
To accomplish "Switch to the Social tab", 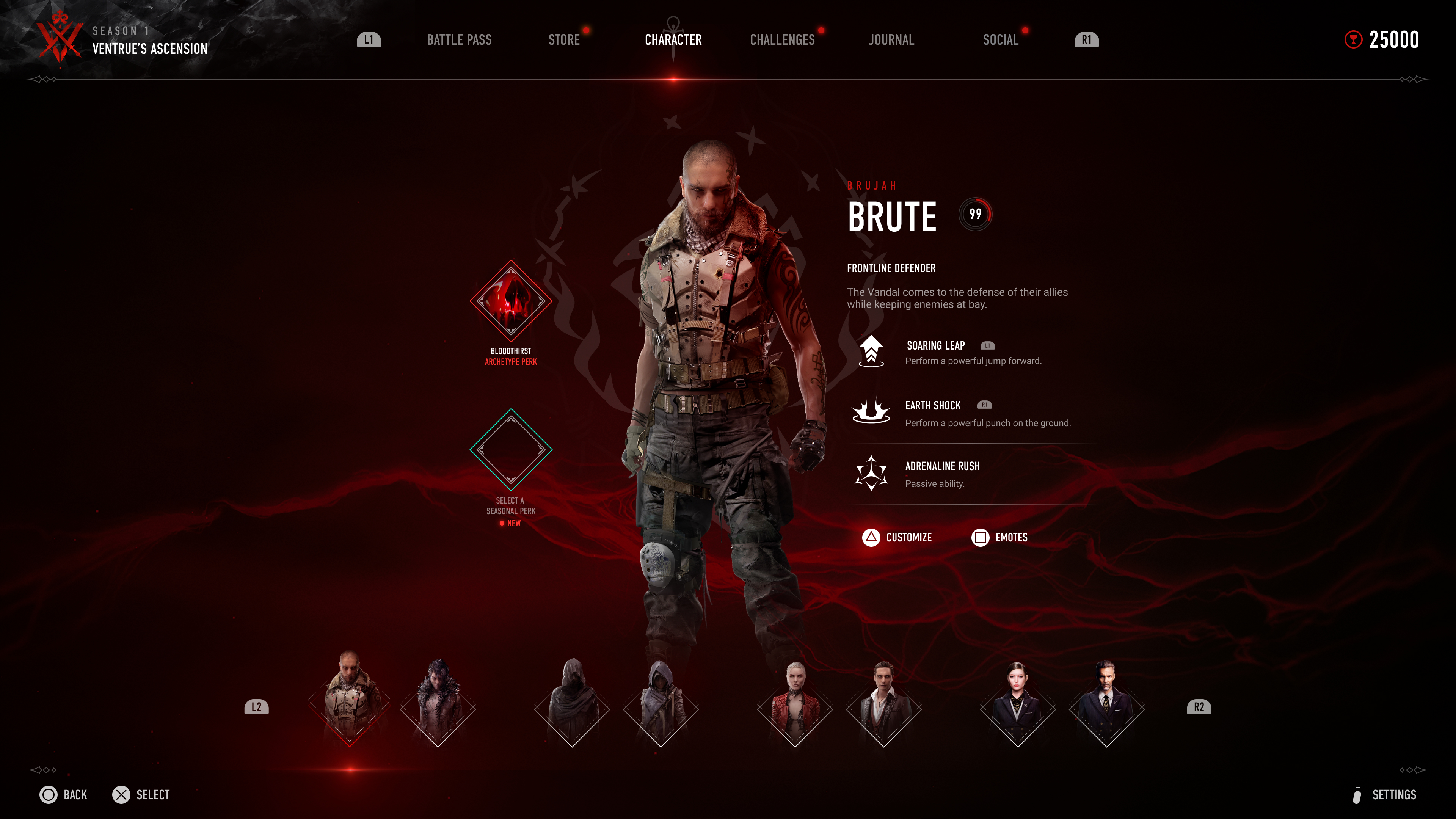I will (1000, 39).
